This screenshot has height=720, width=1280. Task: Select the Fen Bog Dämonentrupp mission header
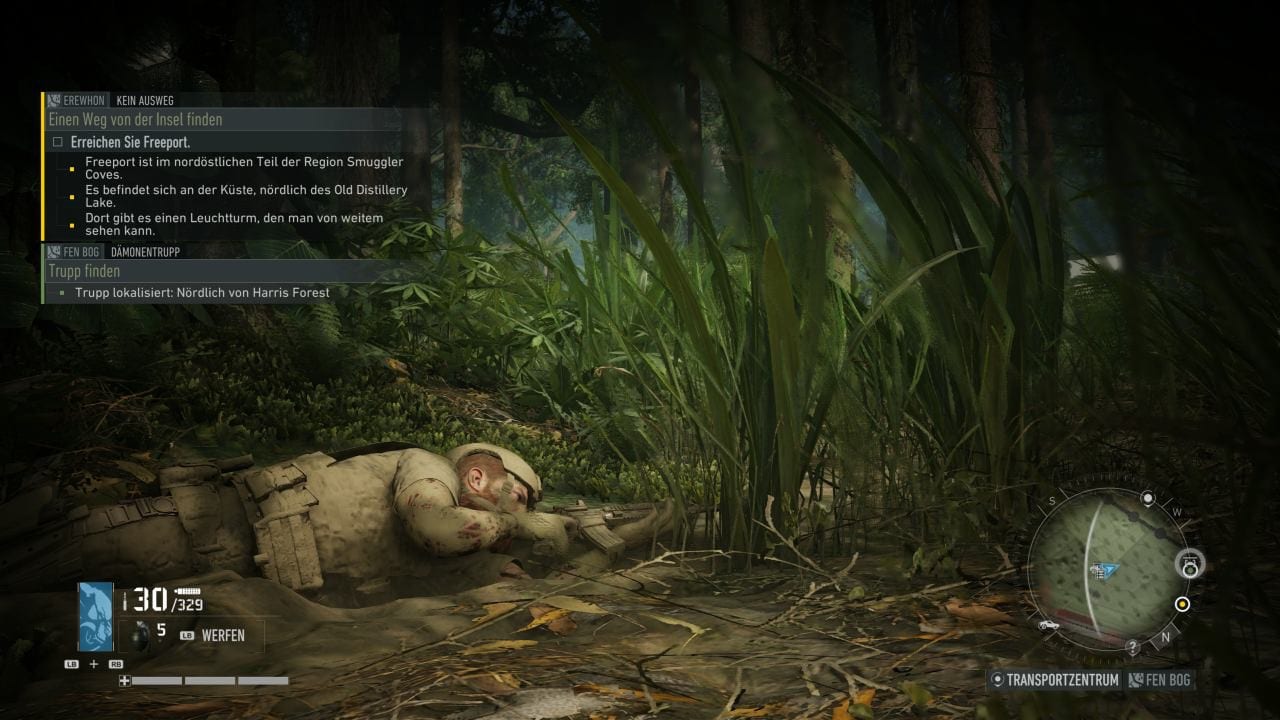[x=114, y=252]
